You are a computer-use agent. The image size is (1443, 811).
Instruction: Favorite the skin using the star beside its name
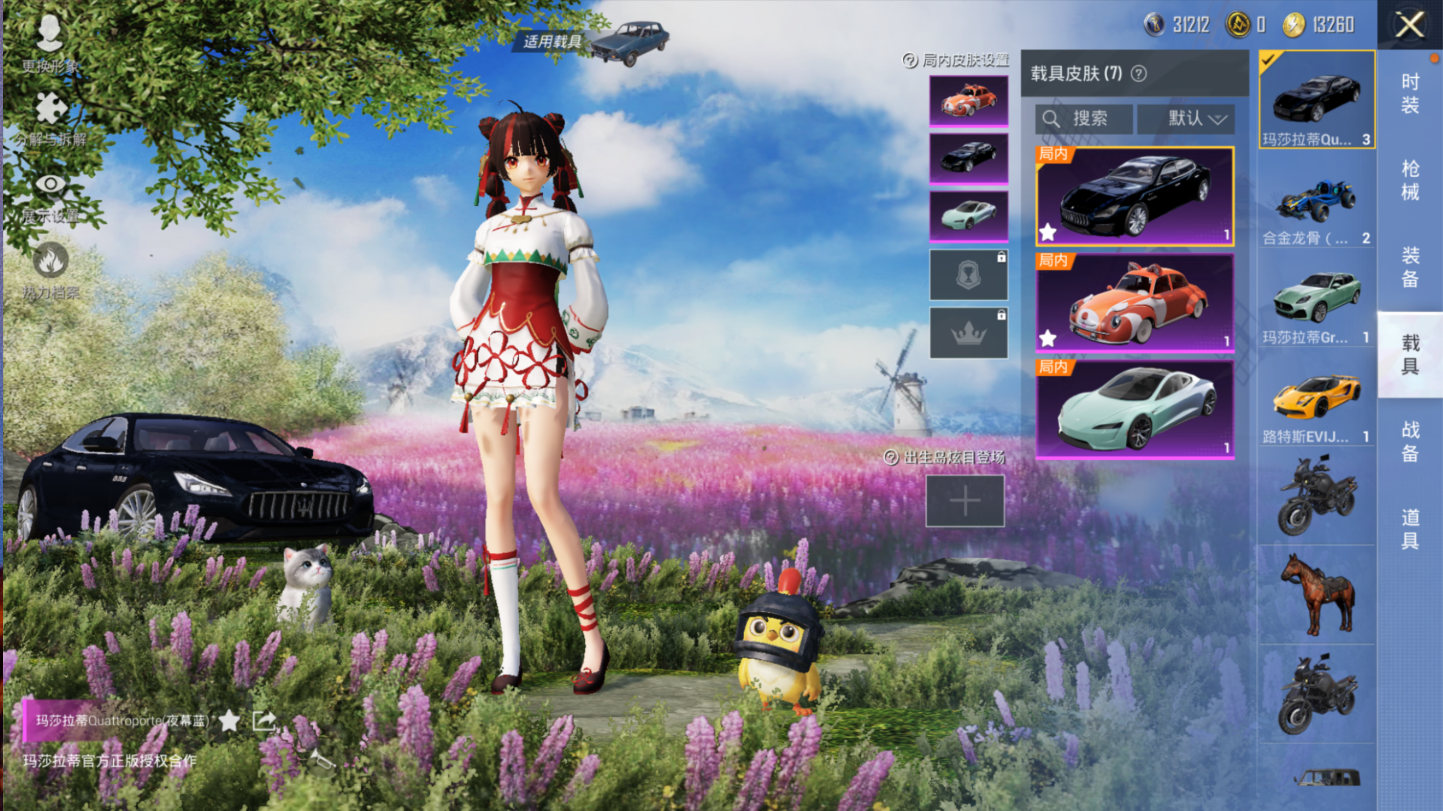point(229,720)
